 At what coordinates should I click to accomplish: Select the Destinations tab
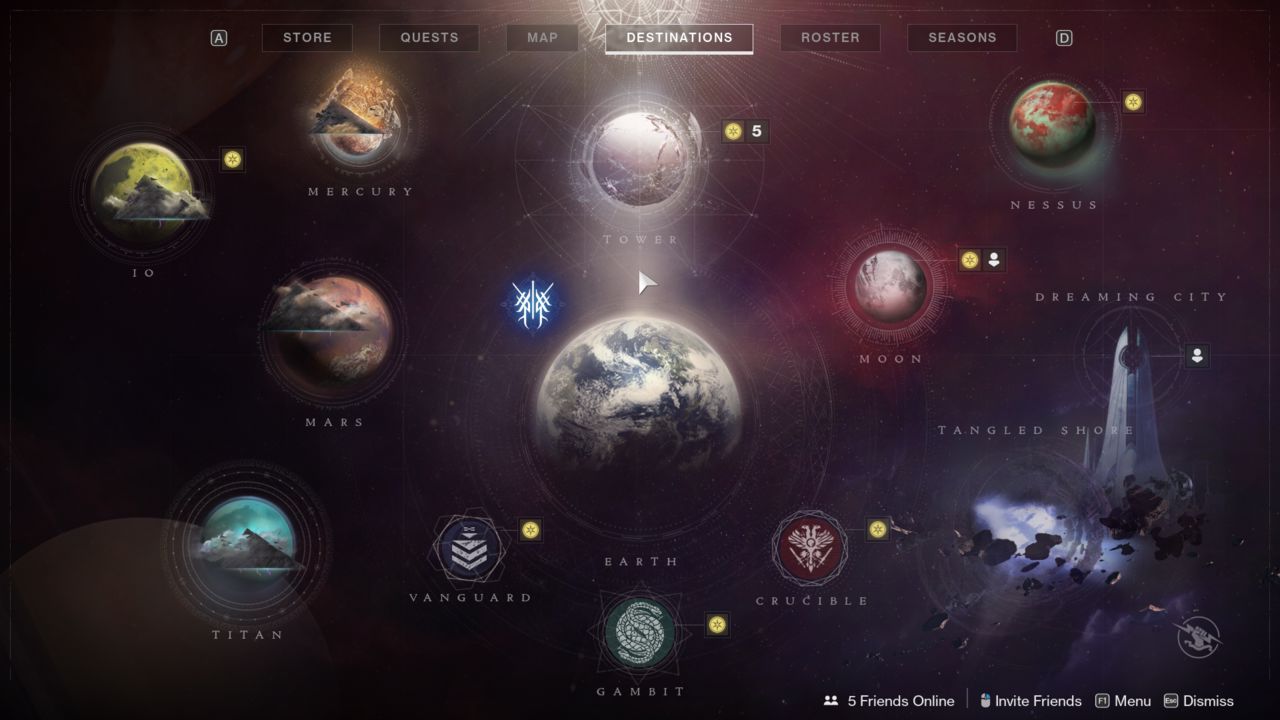679,38
